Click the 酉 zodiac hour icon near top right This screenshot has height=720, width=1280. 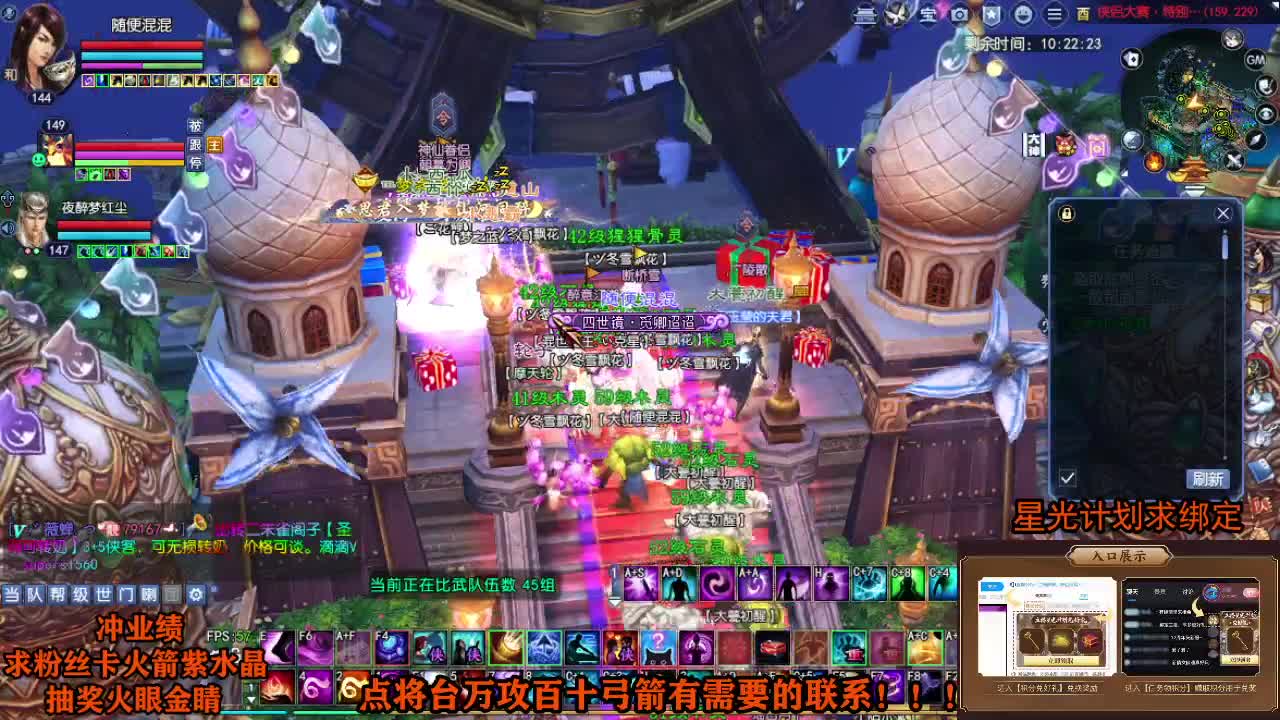[x=1084, y=16]
